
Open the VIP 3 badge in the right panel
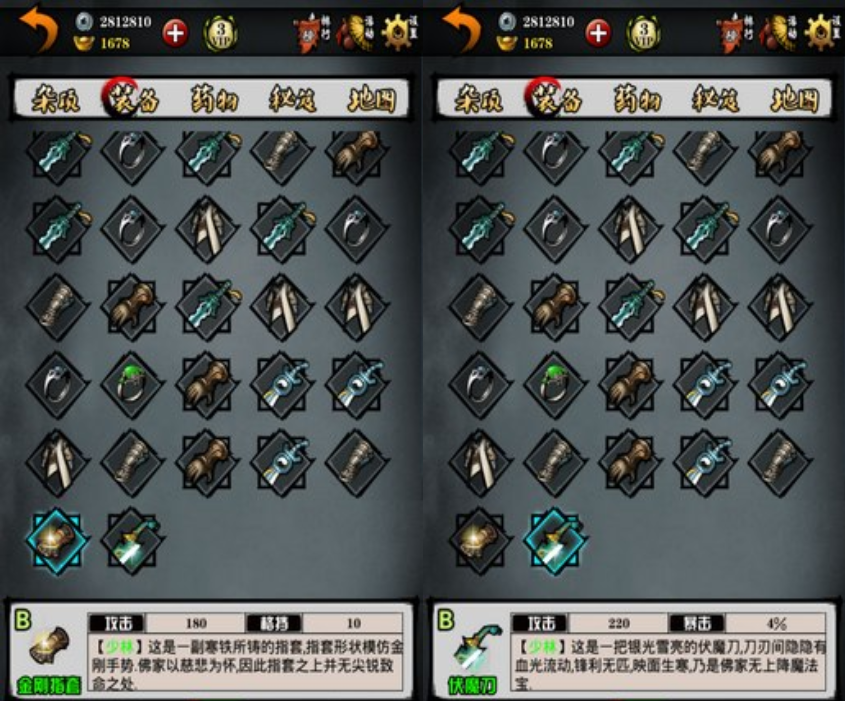click(x=644, y=33)
